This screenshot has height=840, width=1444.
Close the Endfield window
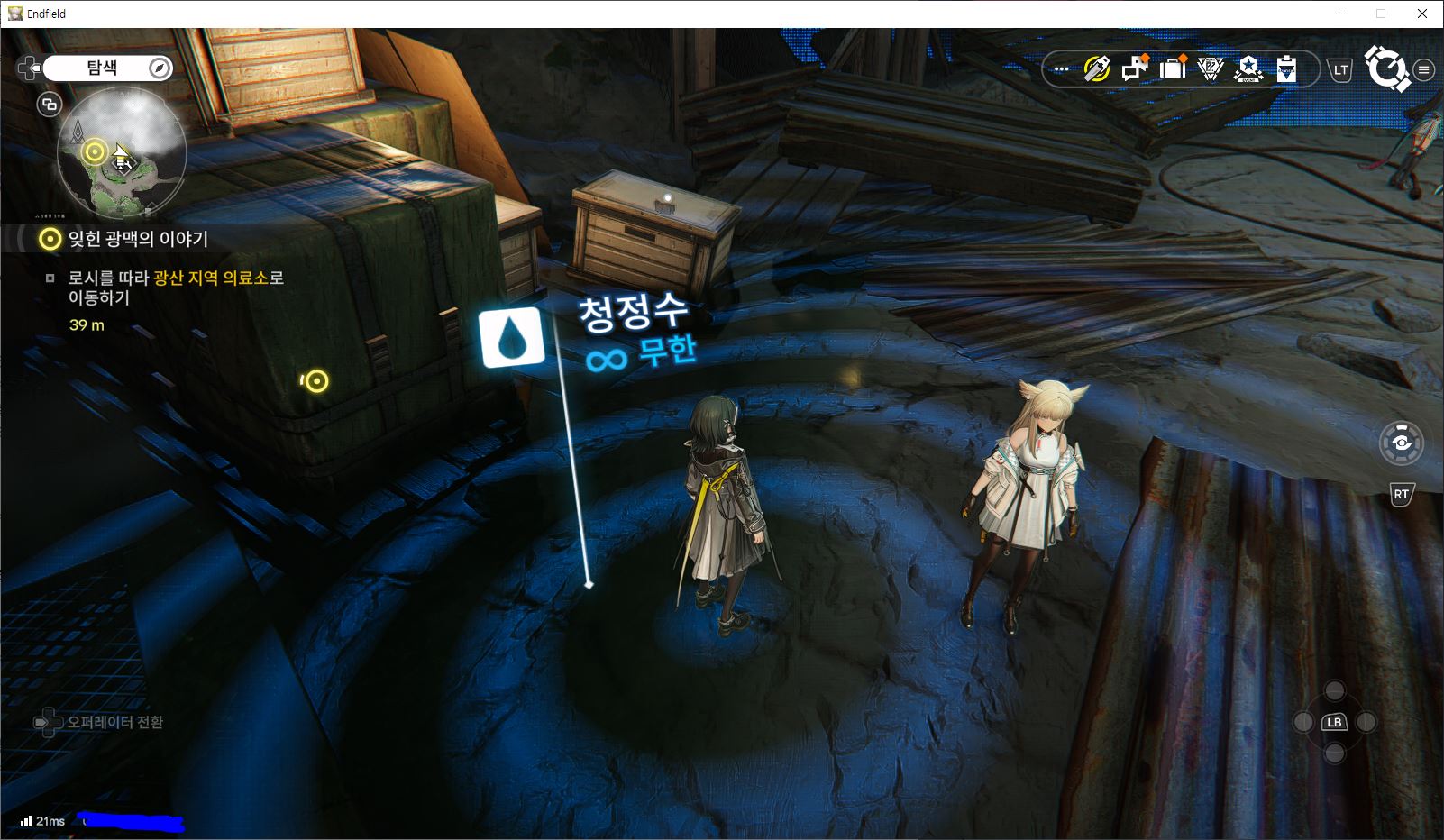click(1422, 14)
